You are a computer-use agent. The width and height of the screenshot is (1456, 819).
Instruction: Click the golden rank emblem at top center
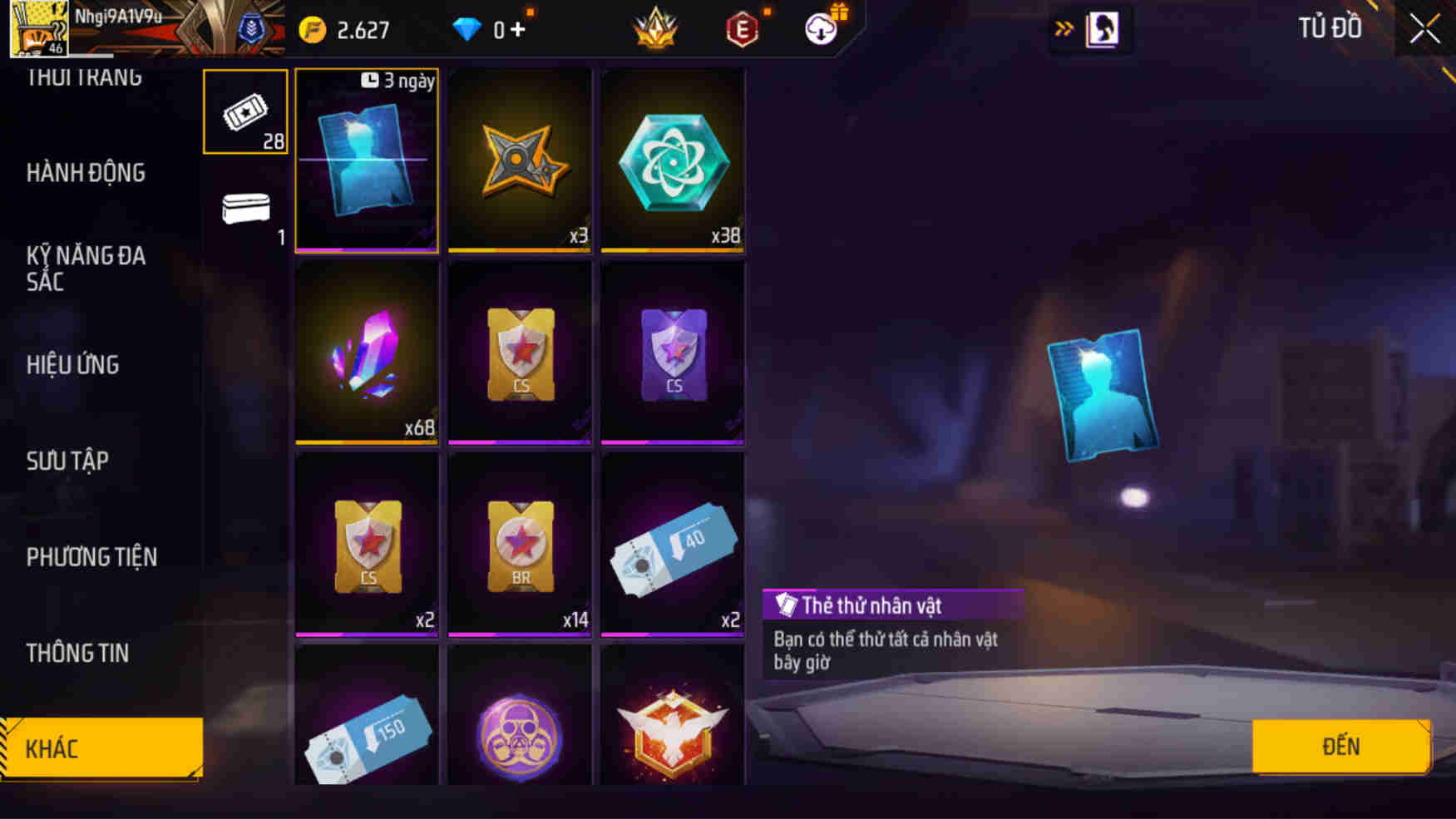pyautogui.click(x=657, y=27)
